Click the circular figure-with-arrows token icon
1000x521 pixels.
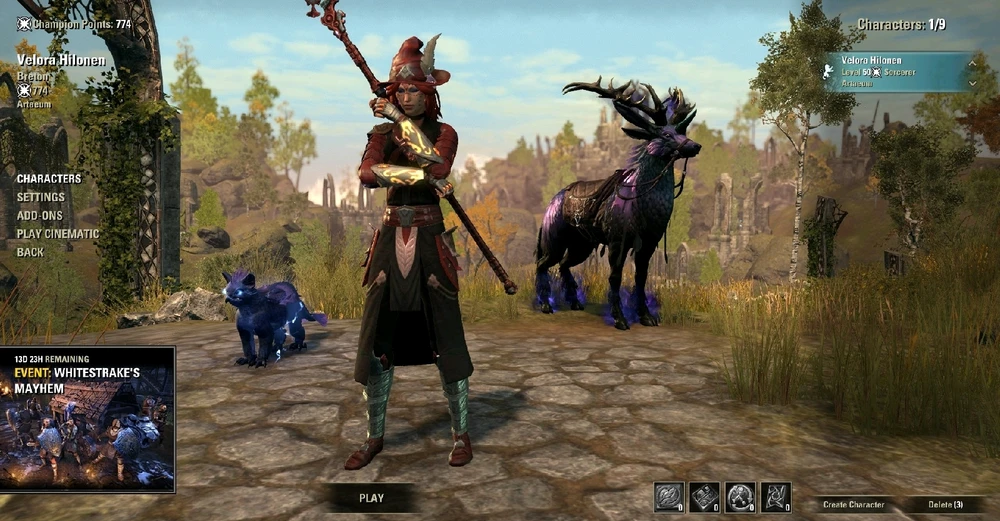pos(740,497)
